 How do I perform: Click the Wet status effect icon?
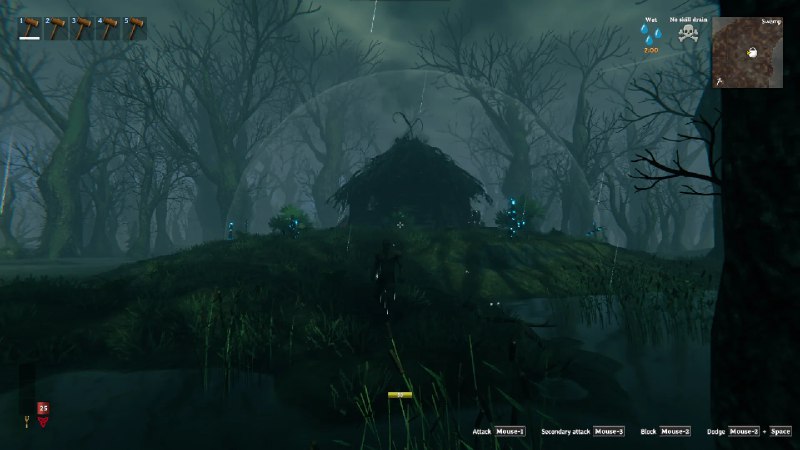click(x=651, y=34)
